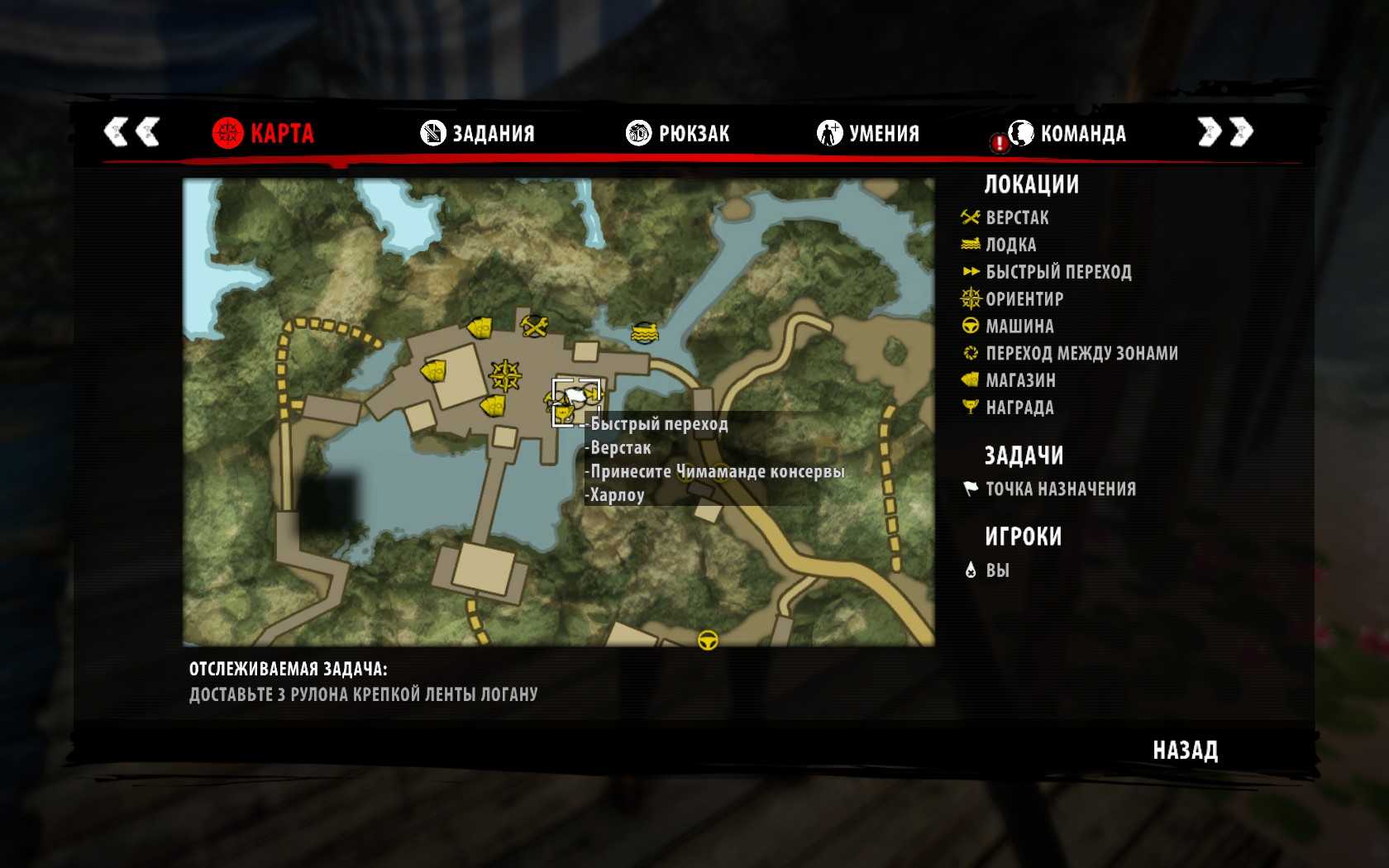Choose the Магазин legend entry

pos(1020,380)
